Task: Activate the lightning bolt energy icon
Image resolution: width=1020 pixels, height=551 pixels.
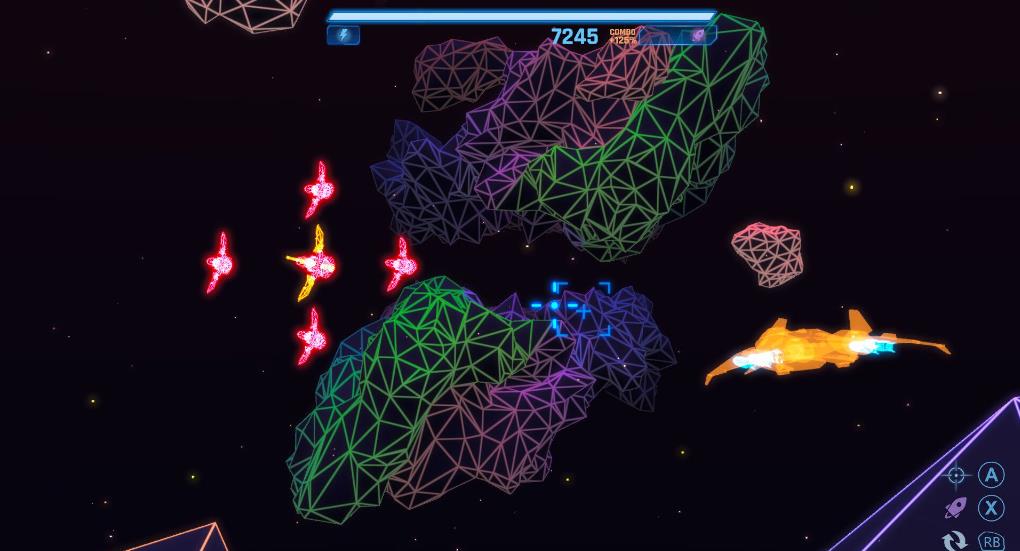Action: (343, 35)
